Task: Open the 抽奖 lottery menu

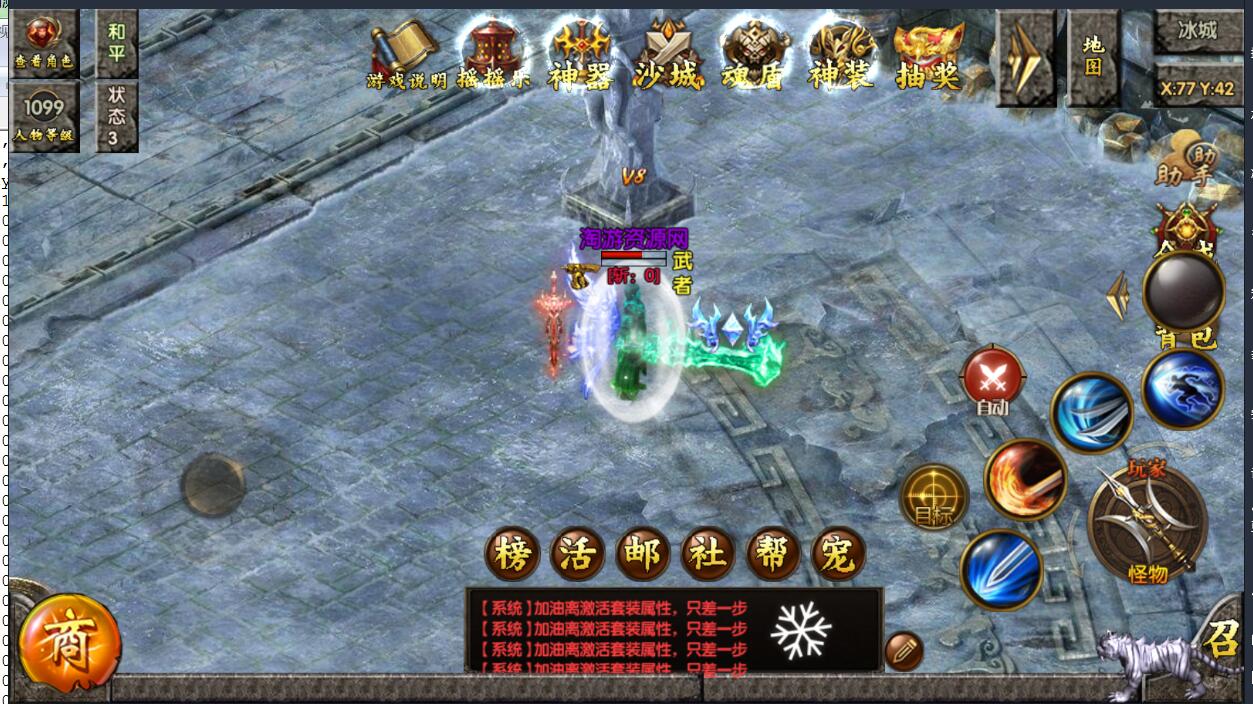Action: click(928, 56)
